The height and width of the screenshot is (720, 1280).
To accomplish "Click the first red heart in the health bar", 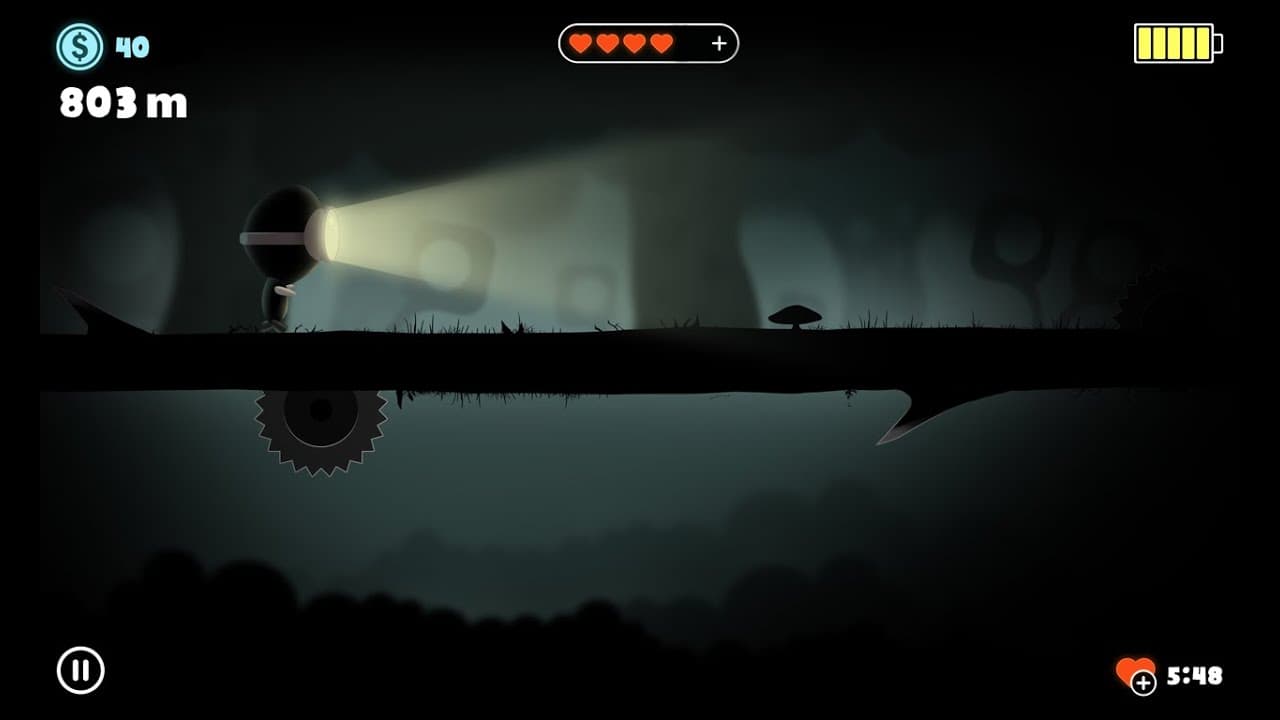I will (x=580, y=43).
